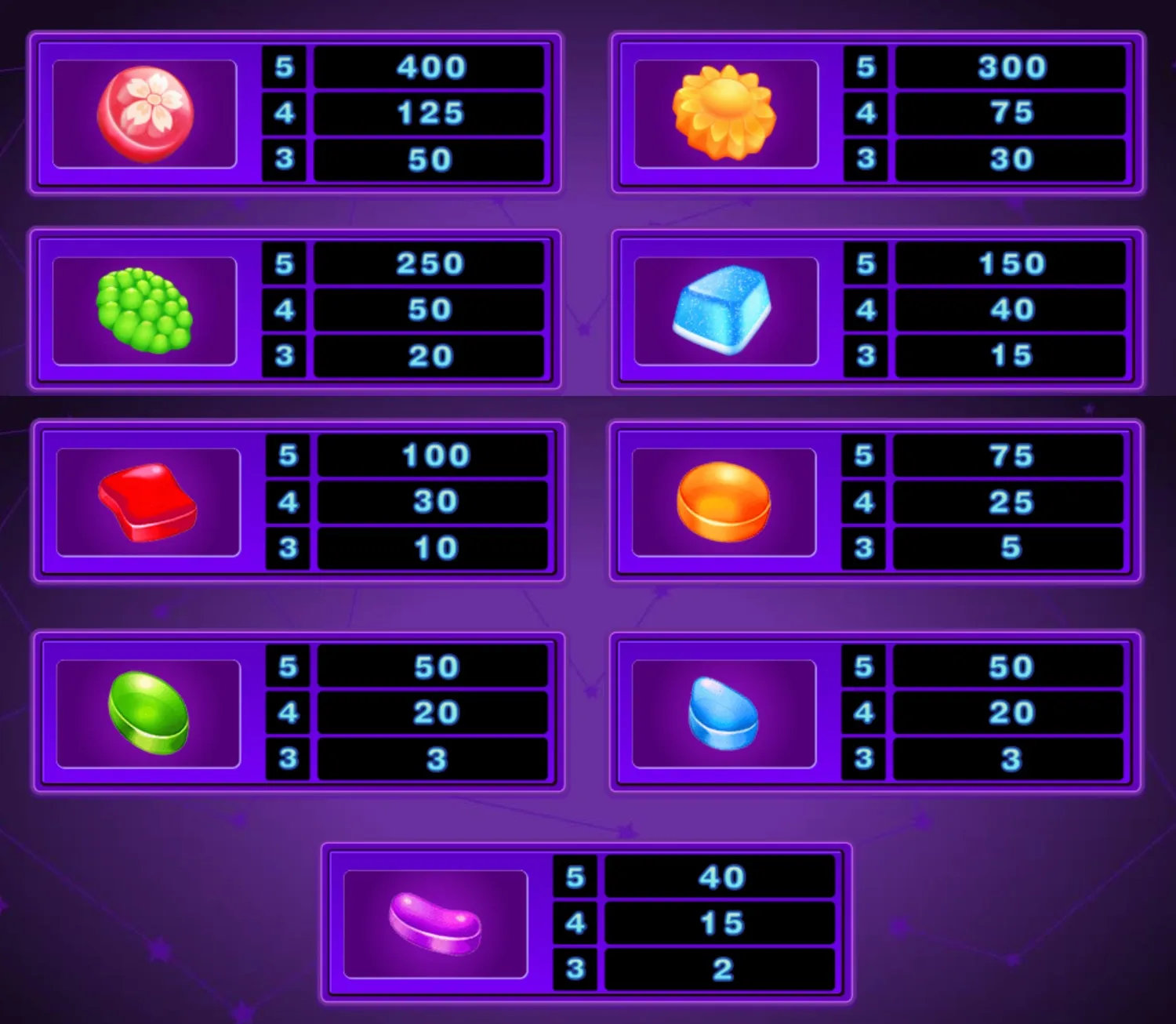The width and height of the screenshot is (1176, 1024).
Task: Click the number 3 row for jelly bean
Action: click(575, 968)
